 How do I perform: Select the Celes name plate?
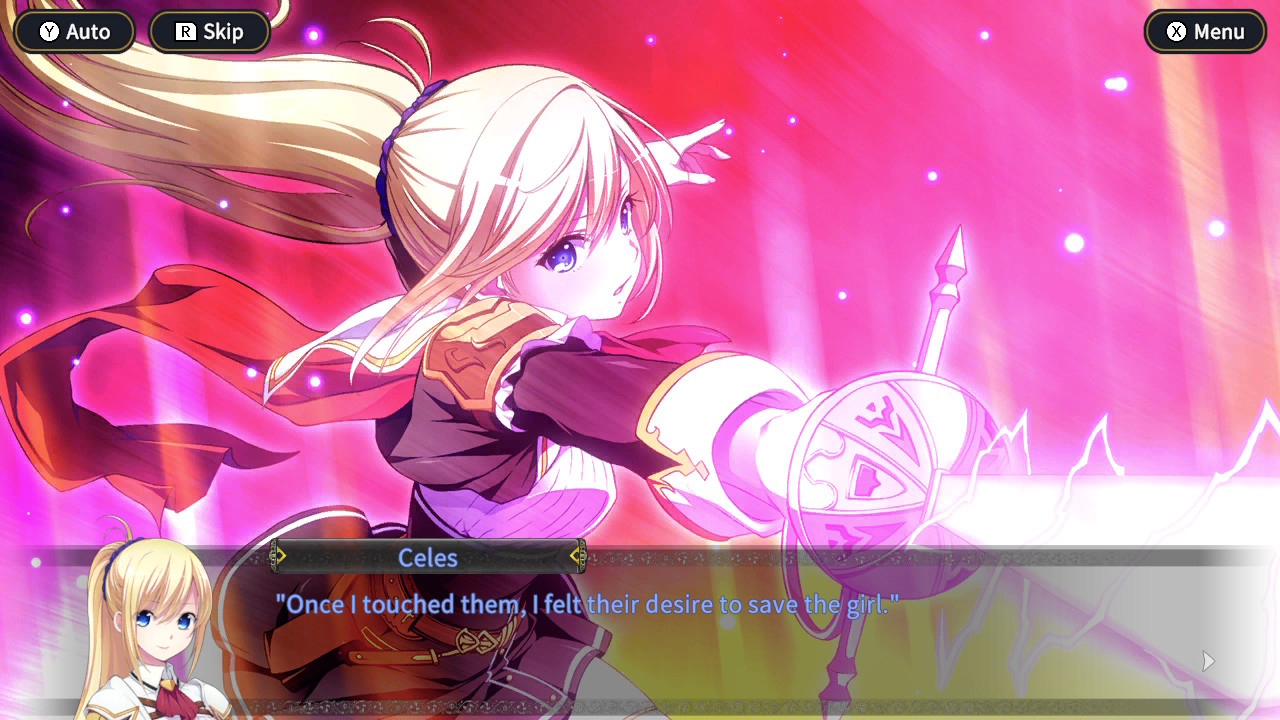click(x=428, y=558)
